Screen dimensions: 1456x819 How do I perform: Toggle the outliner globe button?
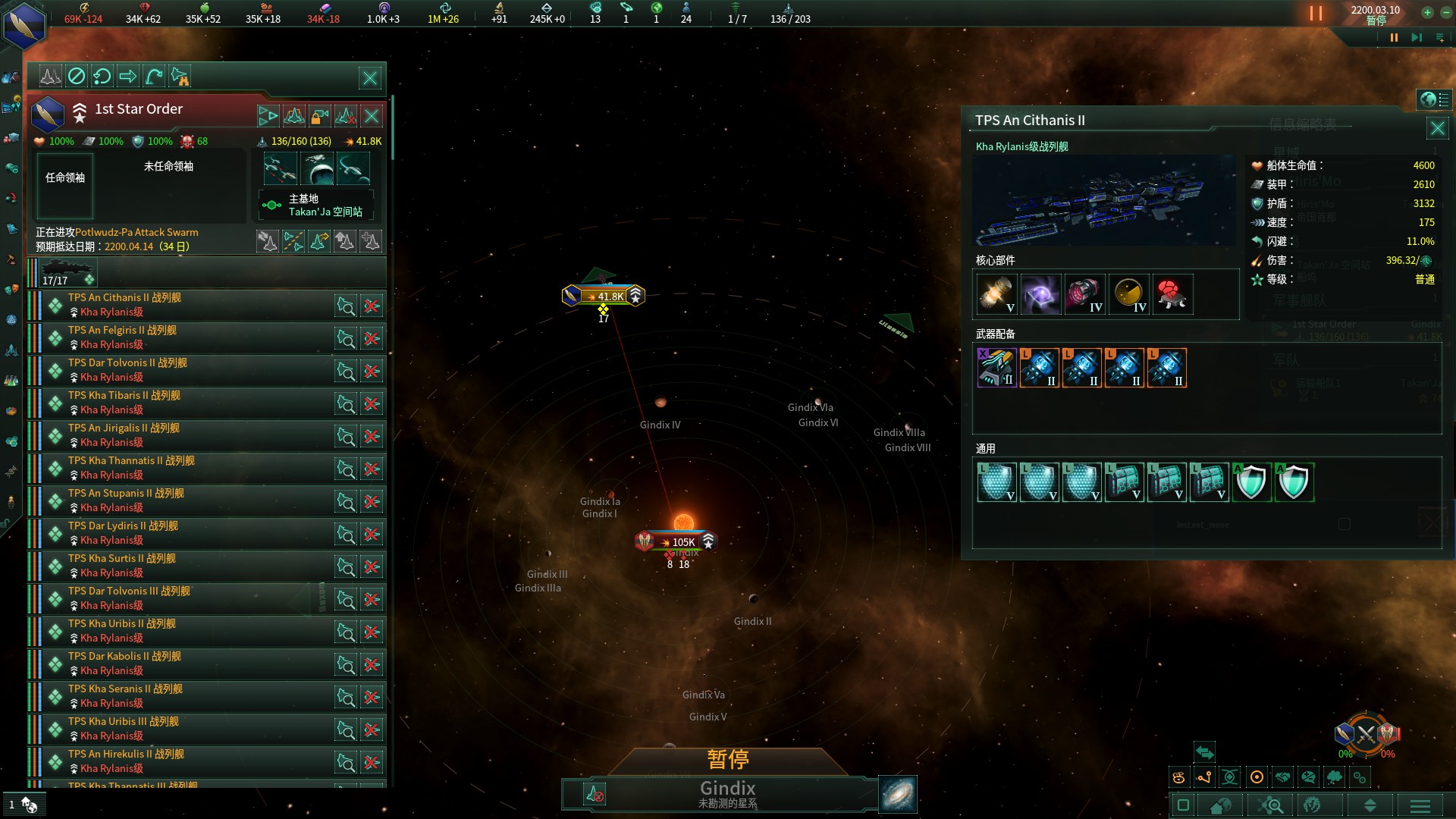pyautogui.click(x=1428, y=100)
